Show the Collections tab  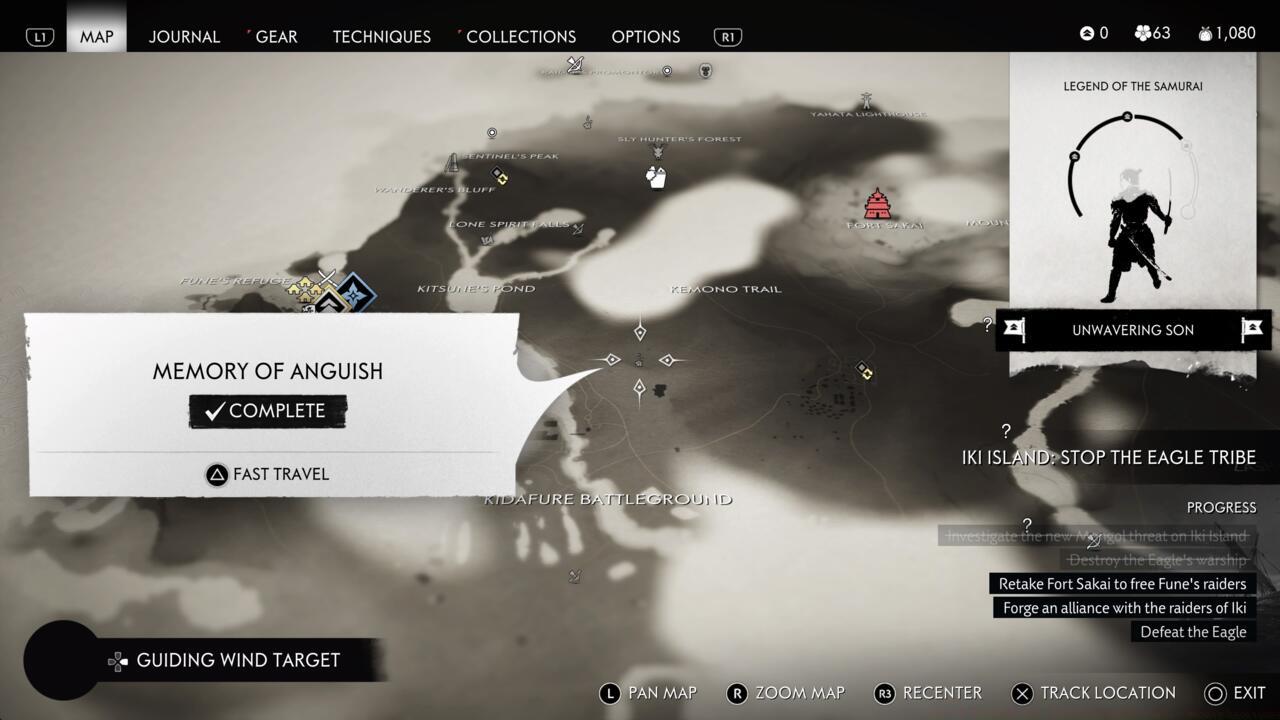(521, 36)
